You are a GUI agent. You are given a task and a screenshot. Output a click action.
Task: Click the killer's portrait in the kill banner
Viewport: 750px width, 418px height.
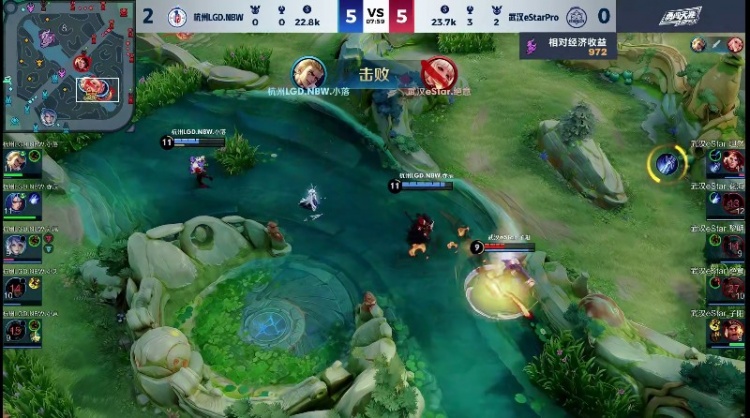309,73
